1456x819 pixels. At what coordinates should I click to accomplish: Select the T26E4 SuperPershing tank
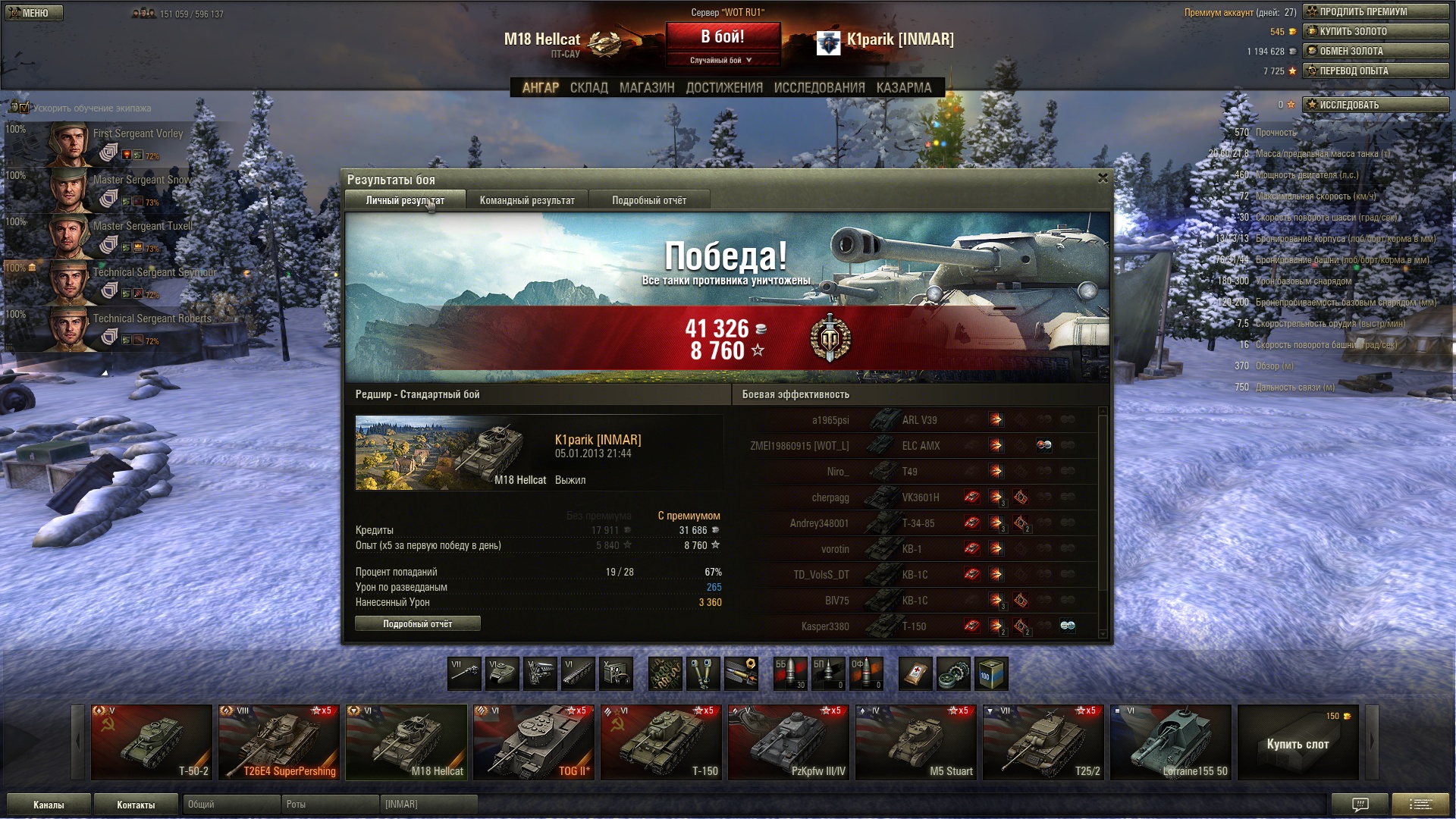279,742
